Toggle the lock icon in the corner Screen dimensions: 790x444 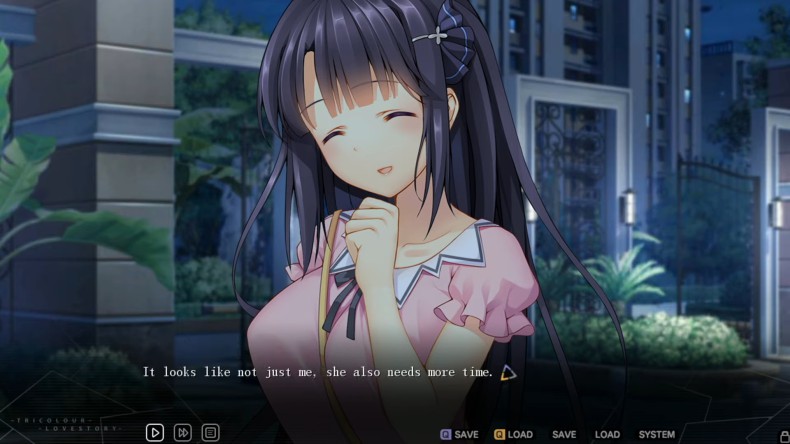pos(783,435)
